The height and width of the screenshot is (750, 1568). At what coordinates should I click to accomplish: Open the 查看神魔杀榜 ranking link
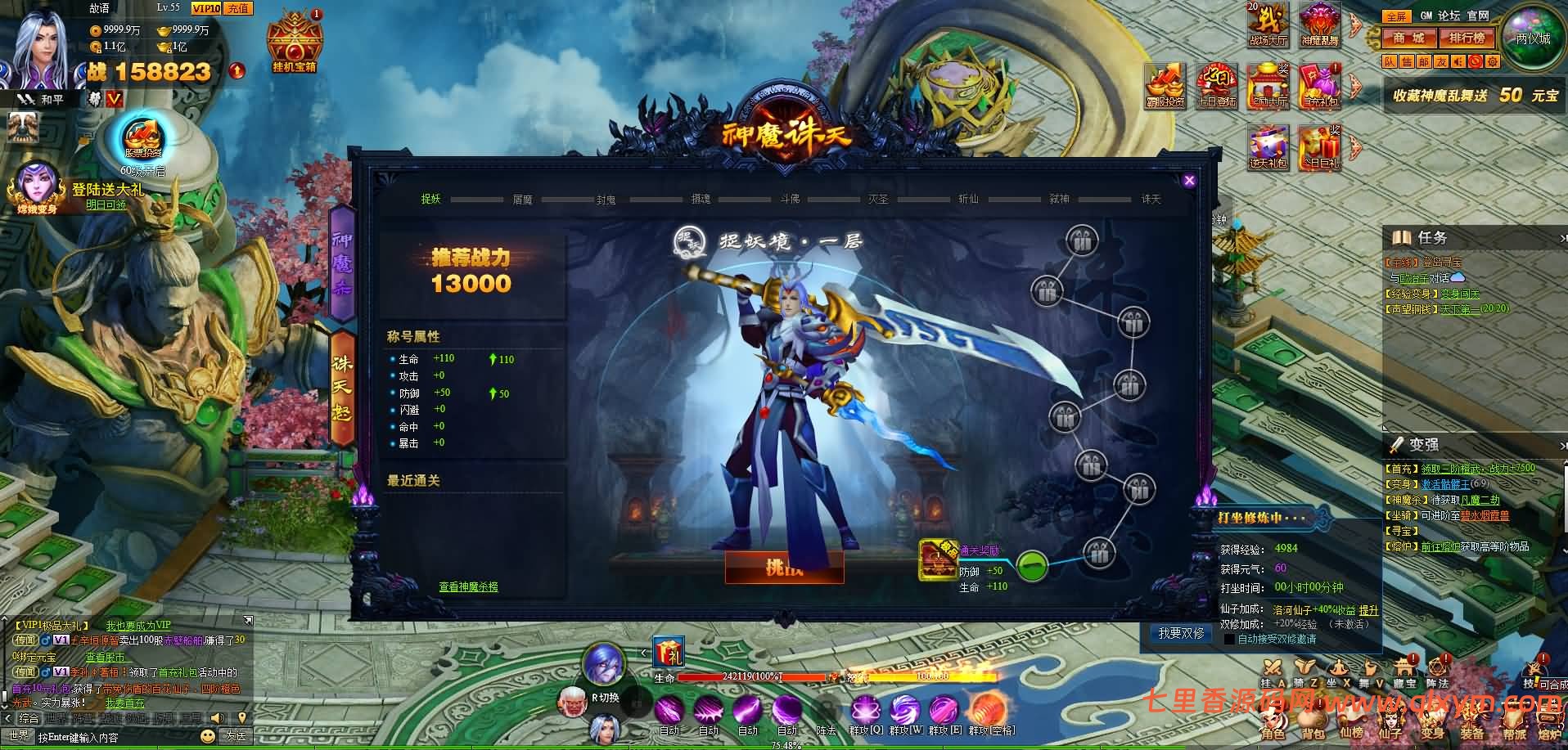point(468,586)
